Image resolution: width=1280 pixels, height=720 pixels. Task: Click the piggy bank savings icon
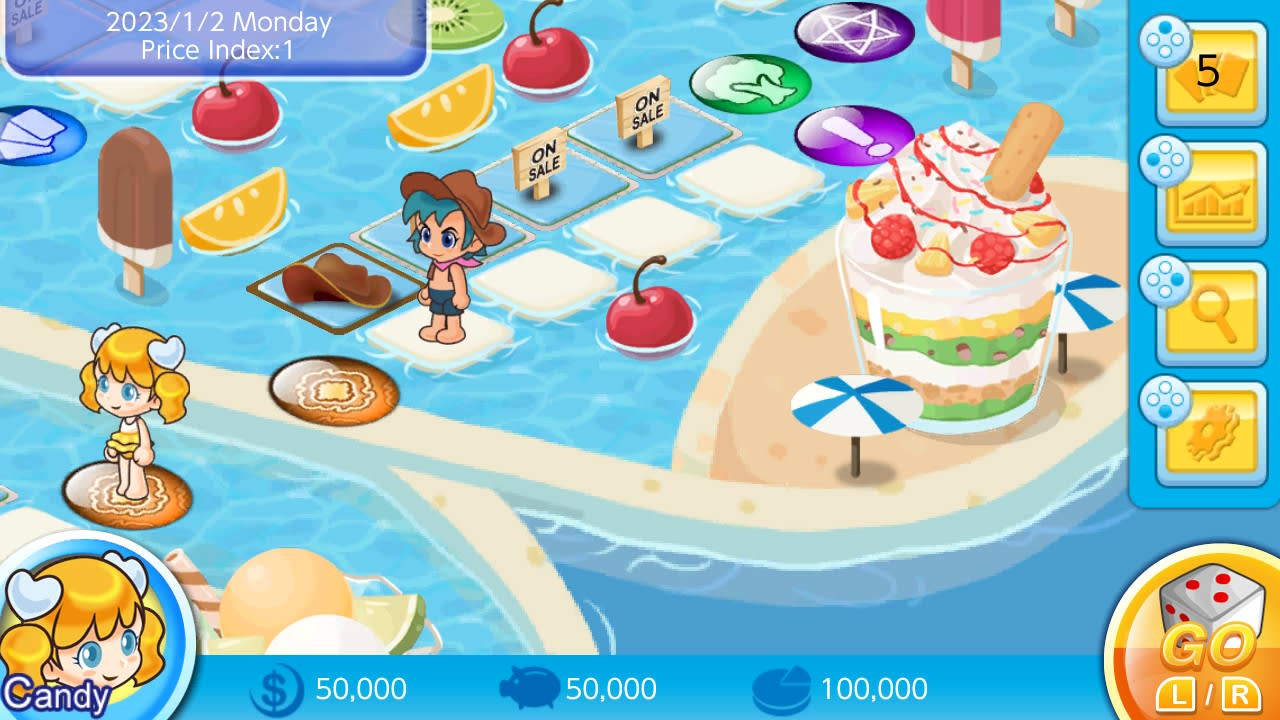pos(532,688)
